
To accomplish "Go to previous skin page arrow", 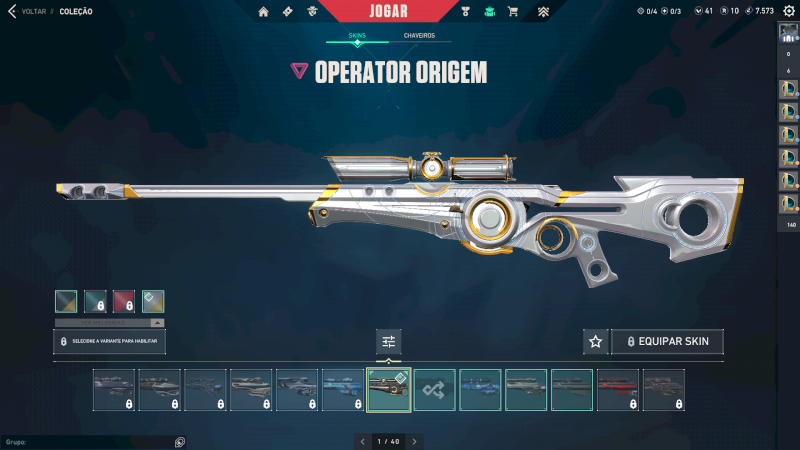I will [362, 441].
